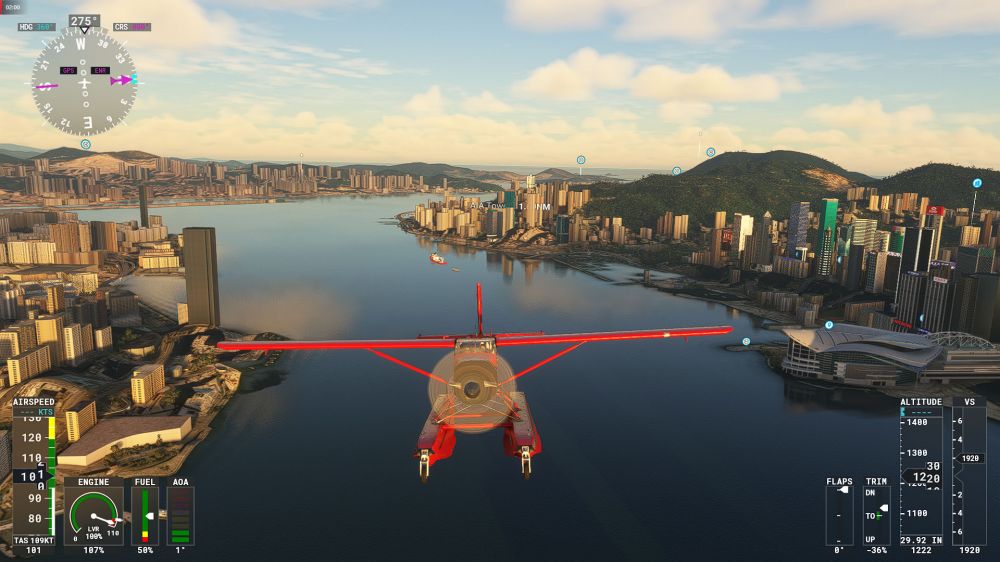
Task: Select the waterfront marker beside the convention centre
Action: pyautogui.click(x=746, y=341)
